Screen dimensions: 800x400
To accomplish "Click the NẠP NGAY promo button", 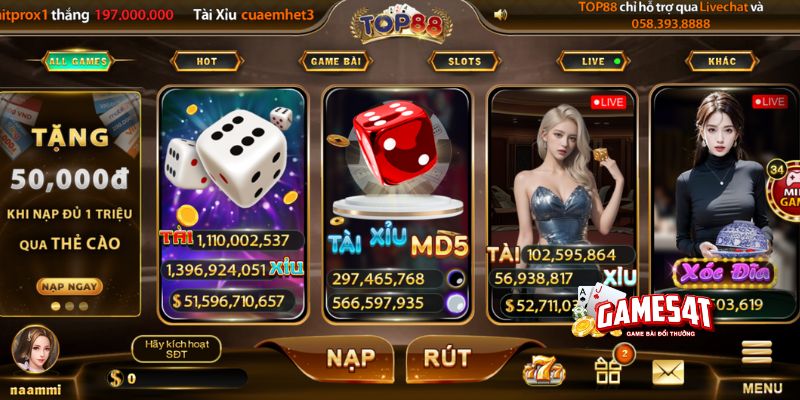I will (x=70, y=286).
